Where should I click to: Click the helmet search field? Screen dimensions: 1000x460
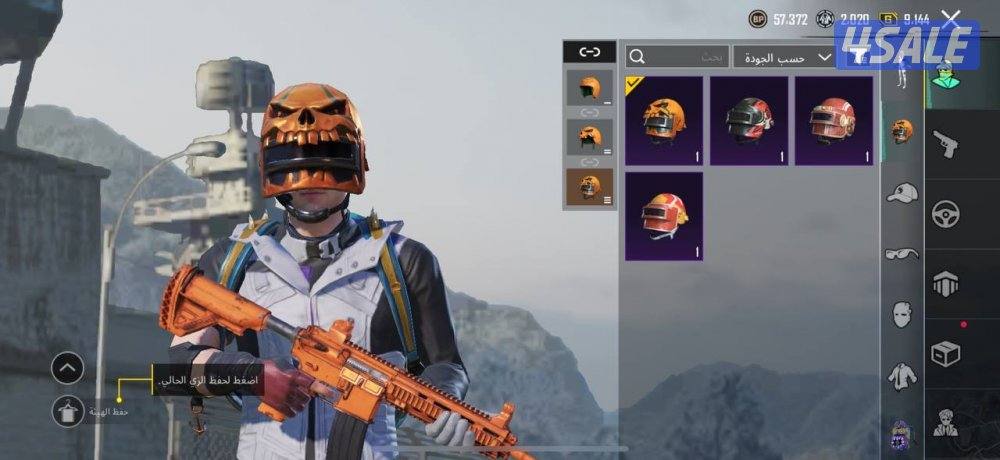(677, 57)
